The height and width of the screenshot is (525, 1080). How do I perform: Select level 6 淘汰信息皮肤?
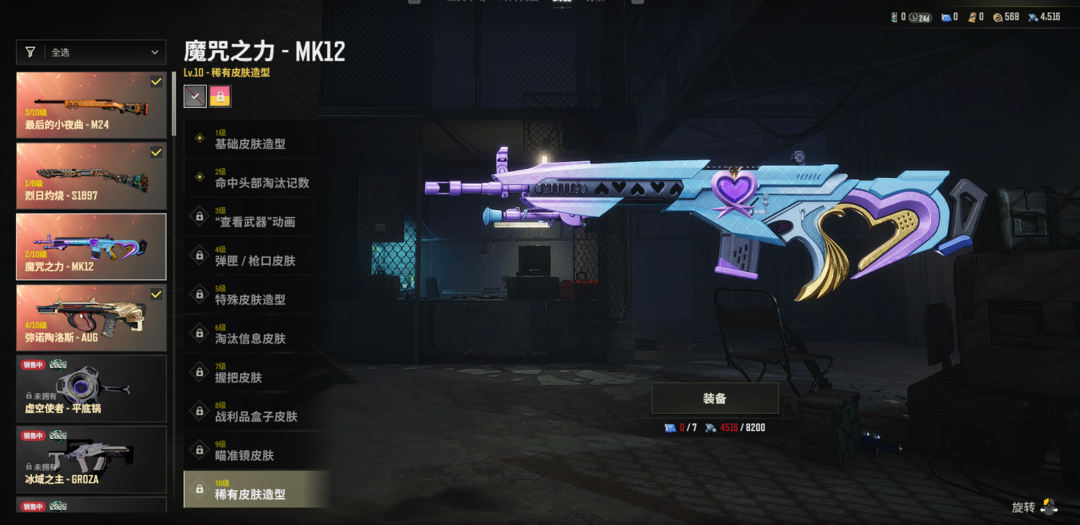256,334
